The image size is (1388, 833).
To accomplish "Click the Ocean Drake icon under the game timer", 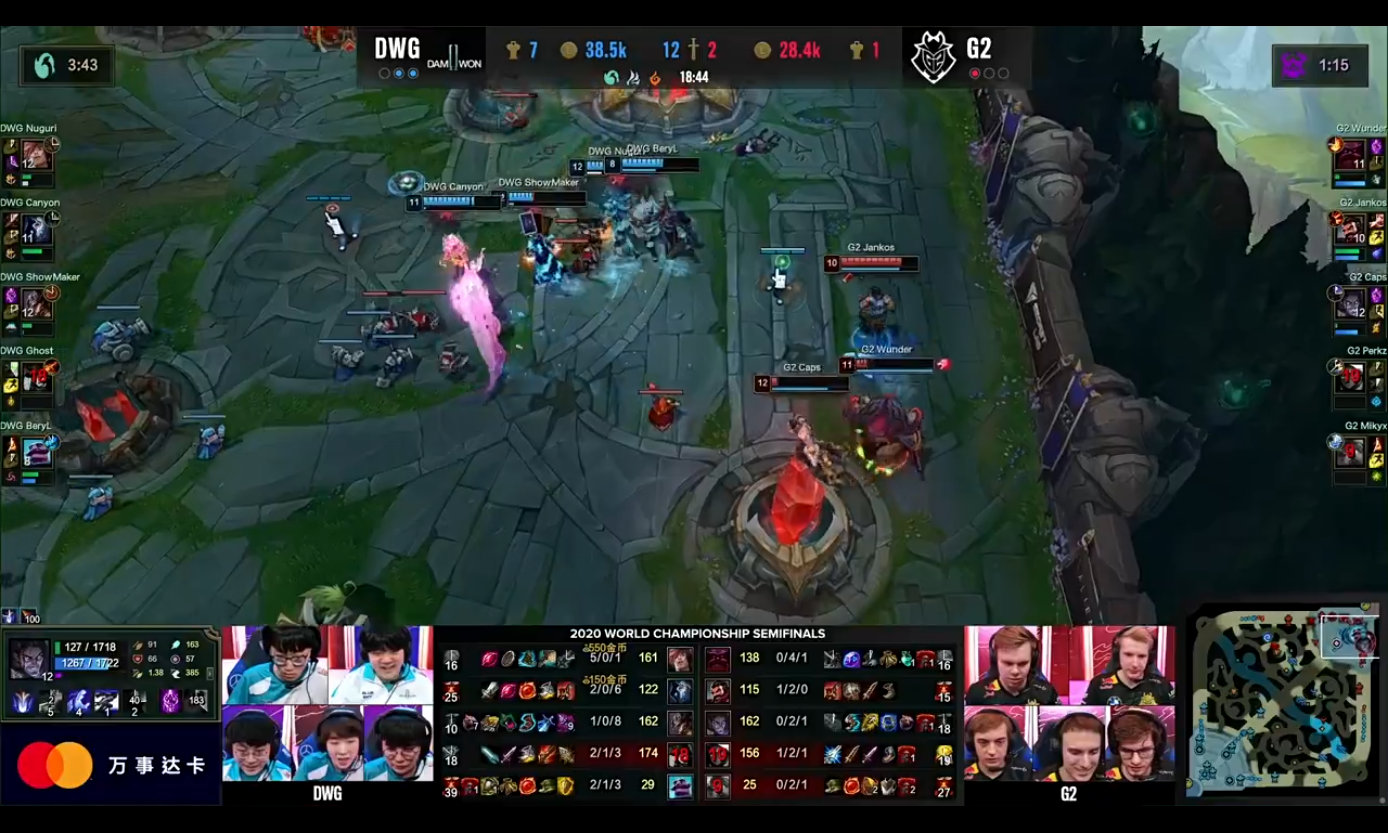I will click(613, 76).
